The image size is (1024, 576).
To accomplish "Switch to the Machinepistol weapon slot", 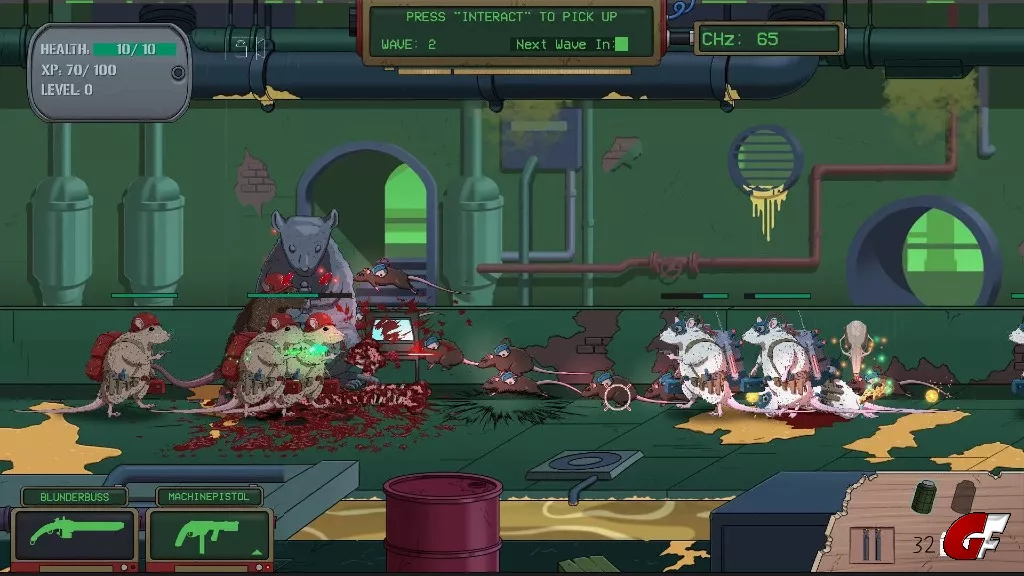I will tap(210, 534).
